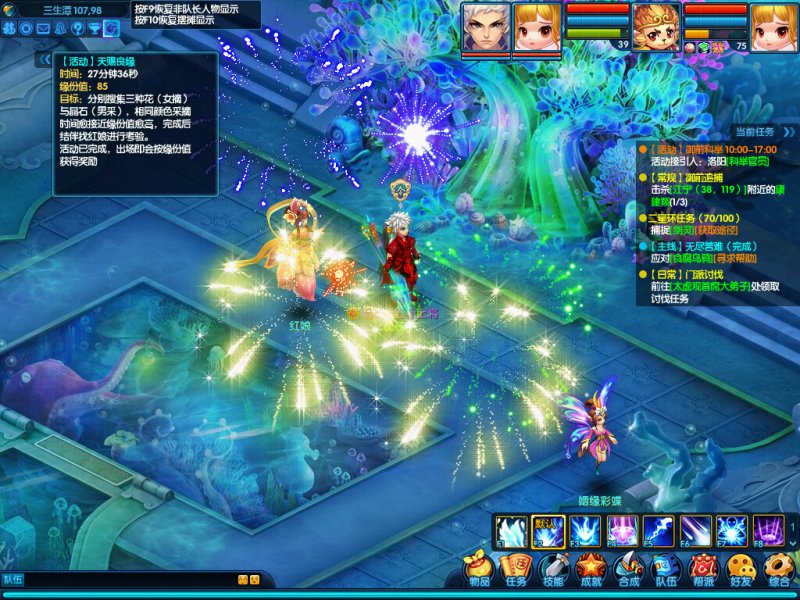Open the 帮派 guild menu
The width and height of the screenshot is (800, 600).
[x=703, y=569]
